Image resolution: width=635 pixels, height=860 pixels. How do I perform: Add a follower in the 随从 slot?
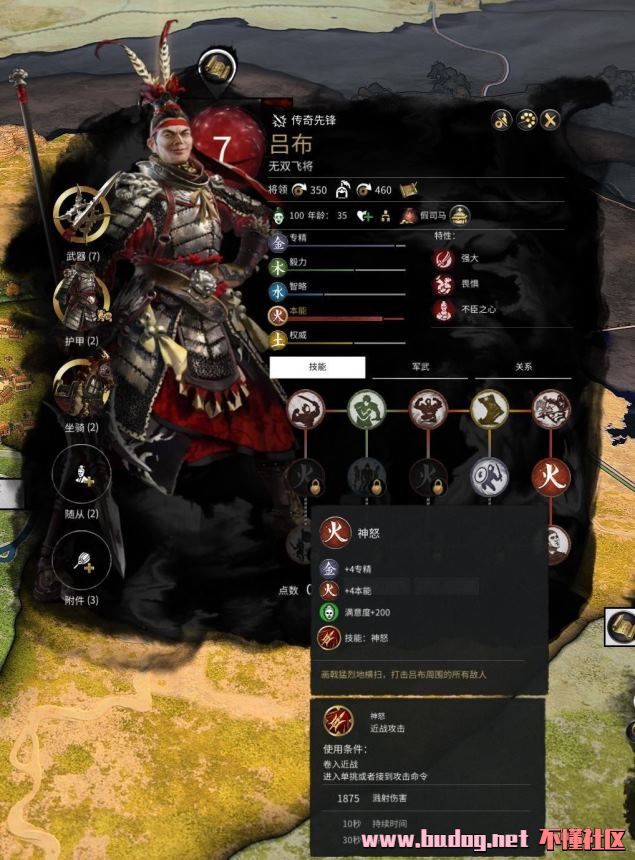point(82,473)
